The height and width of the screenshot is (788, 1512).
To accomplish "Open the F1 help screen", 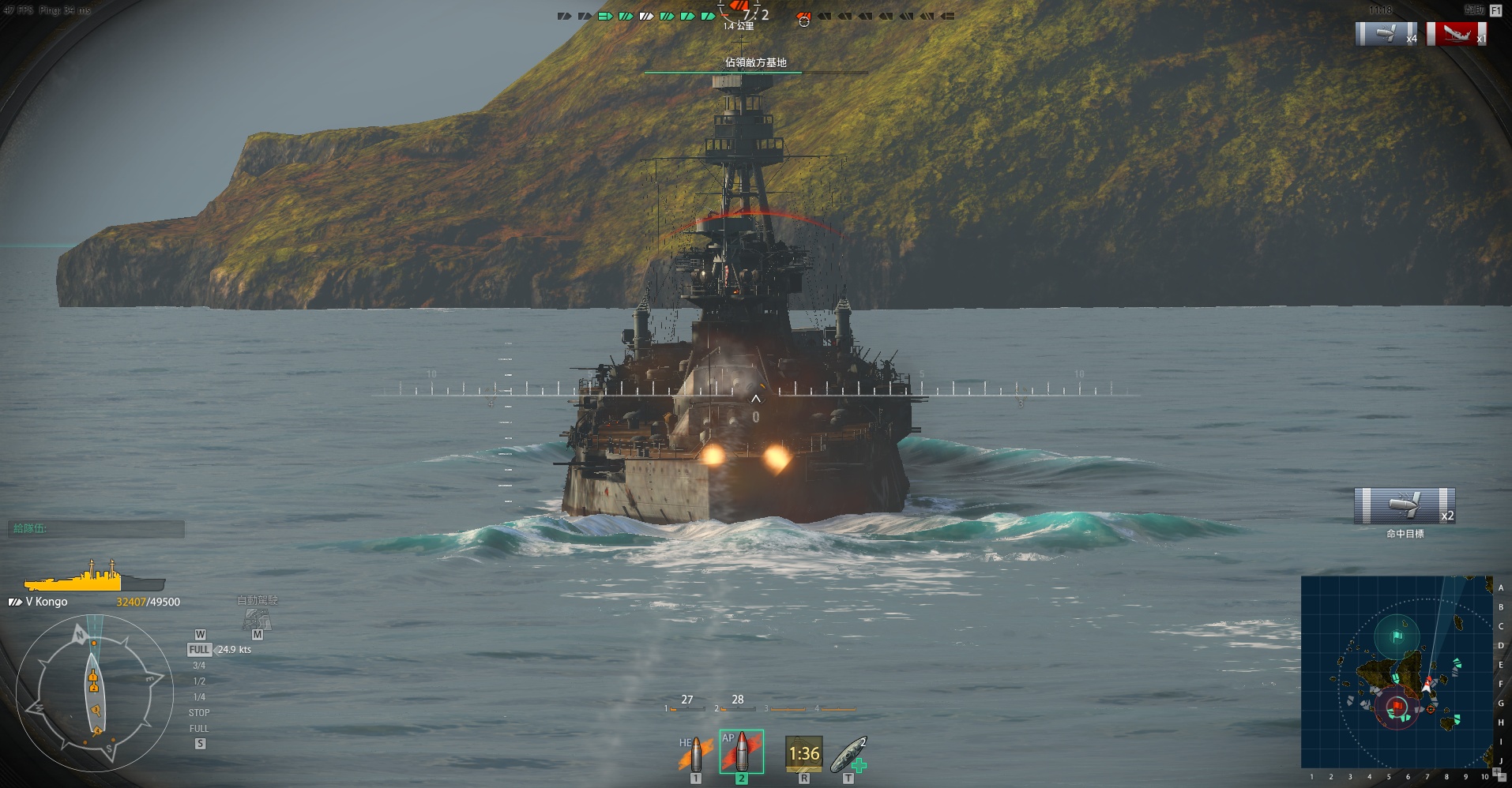I will (1495, 11).
